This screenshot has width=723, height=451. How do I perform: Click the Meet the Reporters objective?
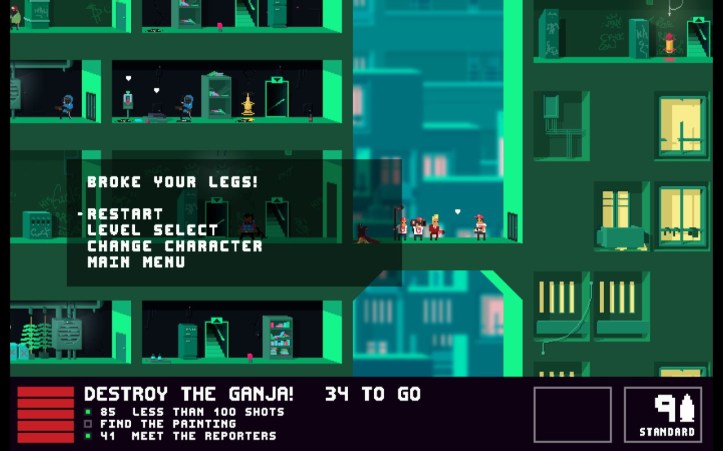pos(187,436)
